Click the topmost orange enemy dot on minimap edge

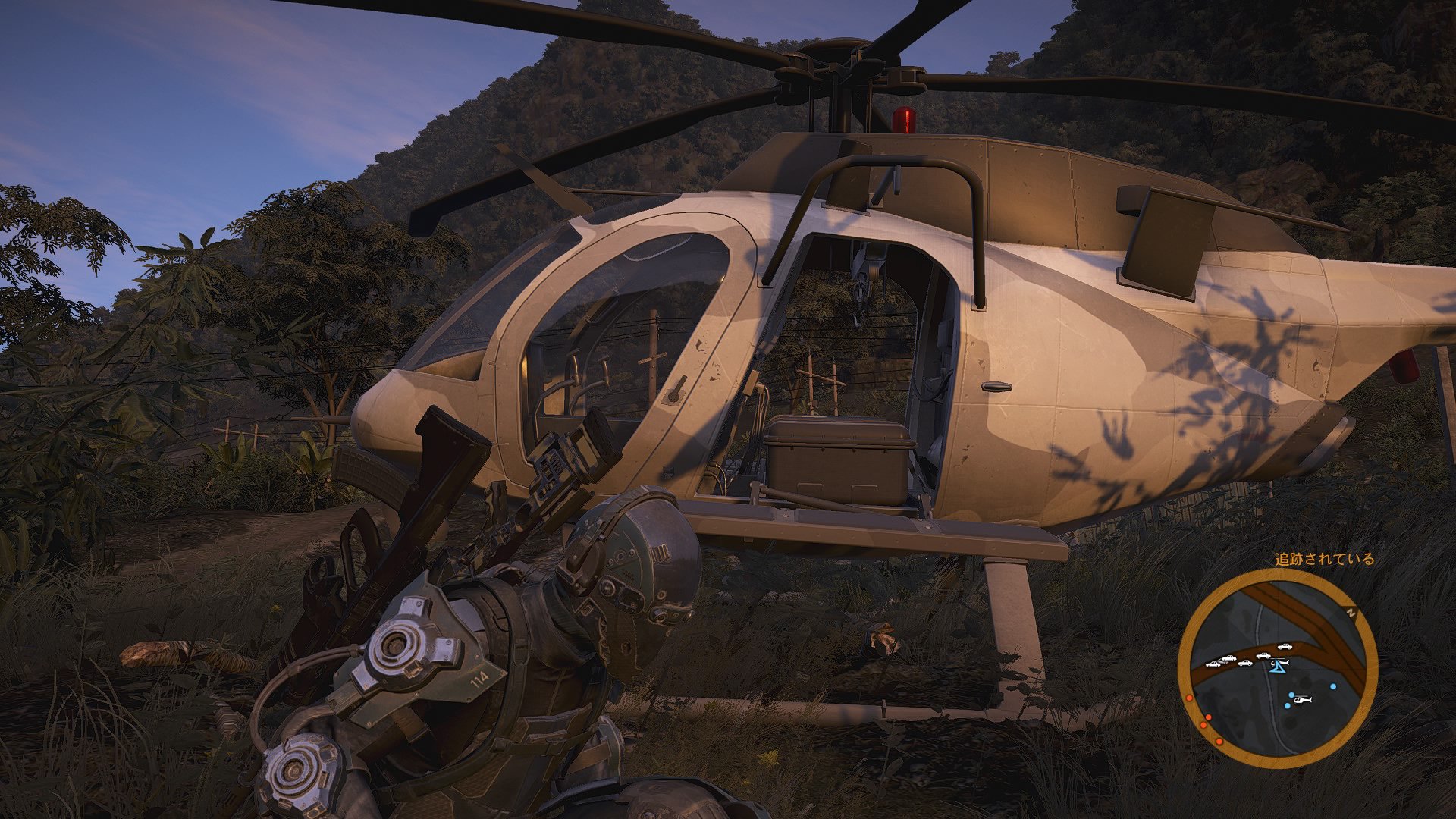coord(1189,698)
